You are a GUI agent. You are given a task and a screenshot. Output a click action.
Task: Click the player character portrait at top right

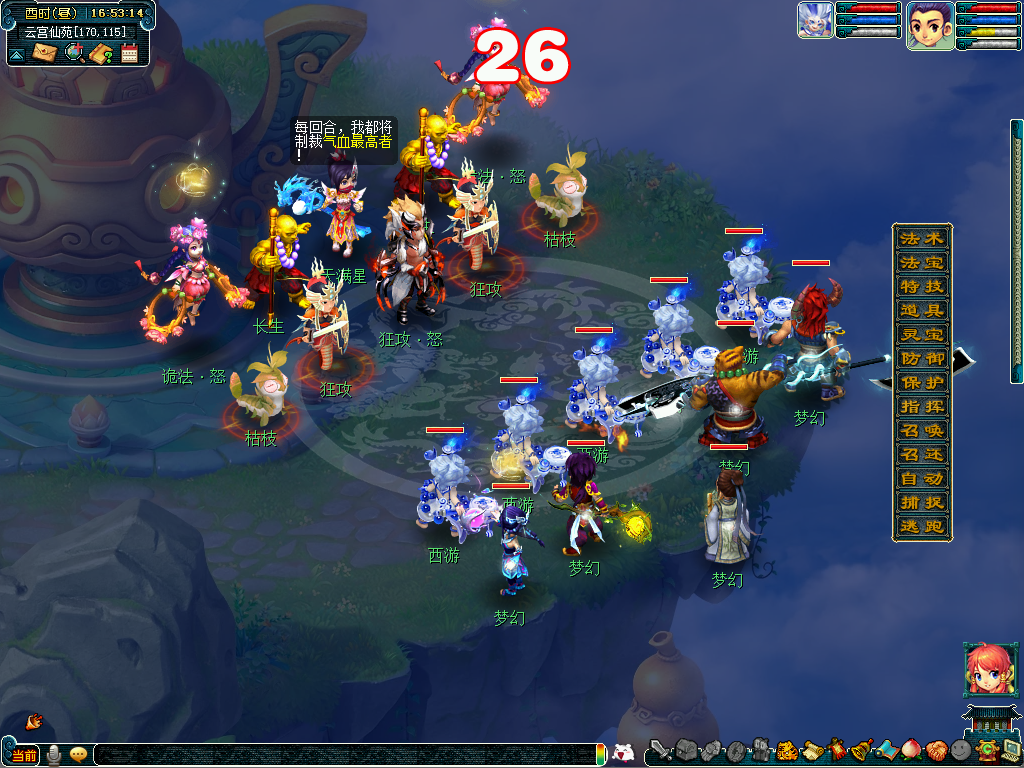[929, 25]
